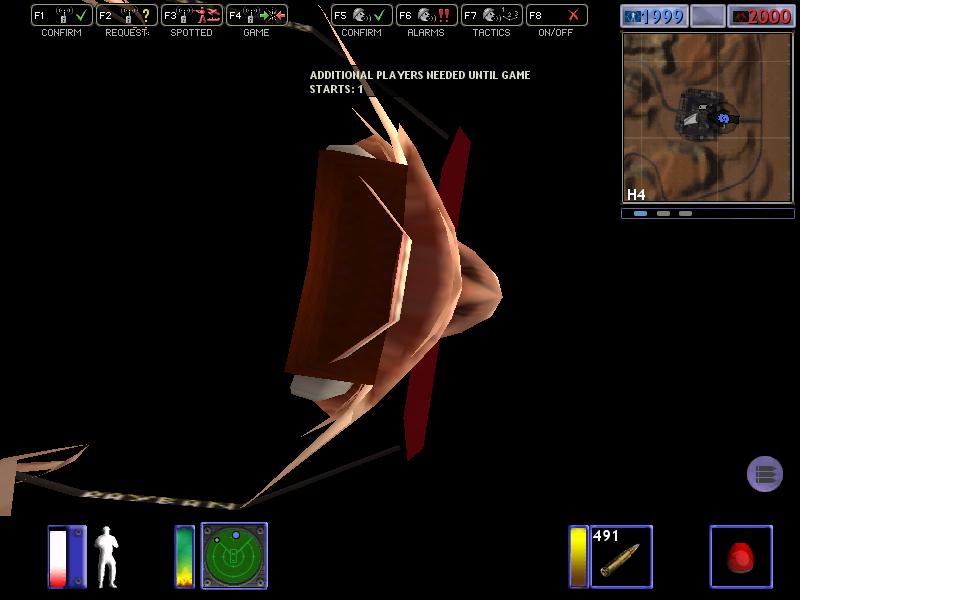Viewport: 957px width, 610px height.
Task: Select the F1 Confirm radio command
Action: click(60, 16)
